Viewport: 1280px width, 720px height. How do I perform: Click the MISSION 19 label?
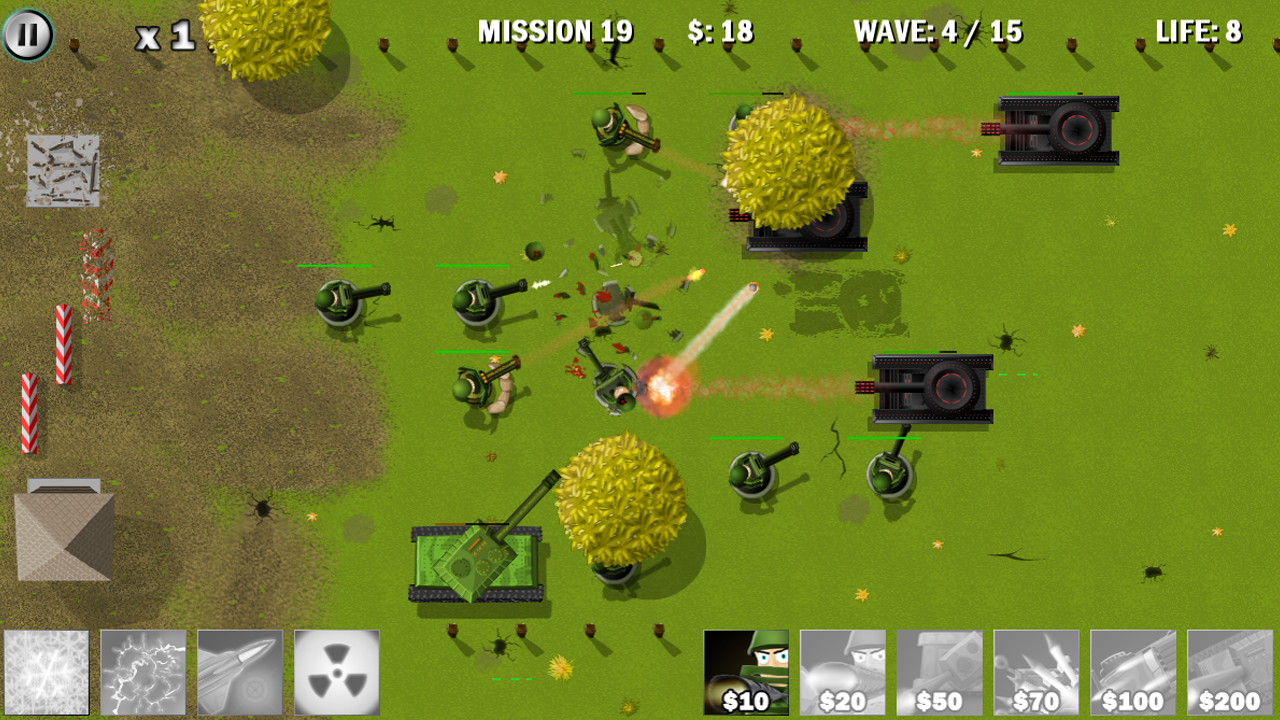click(556, 31)
